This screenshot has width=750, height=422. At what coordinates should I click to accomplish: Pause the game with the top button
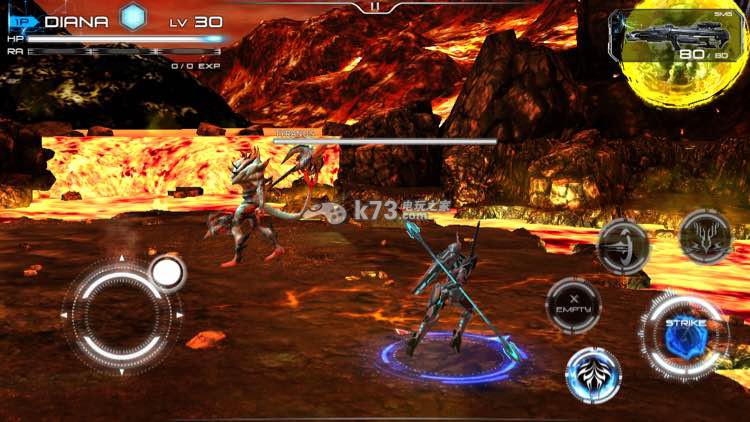[375, 6]
